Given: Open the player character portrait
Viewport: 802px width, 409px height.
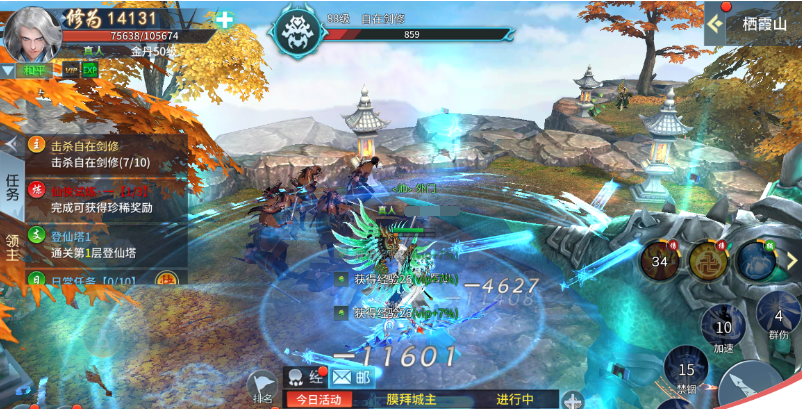Looking at the screenshot, I should coord(30,33).
